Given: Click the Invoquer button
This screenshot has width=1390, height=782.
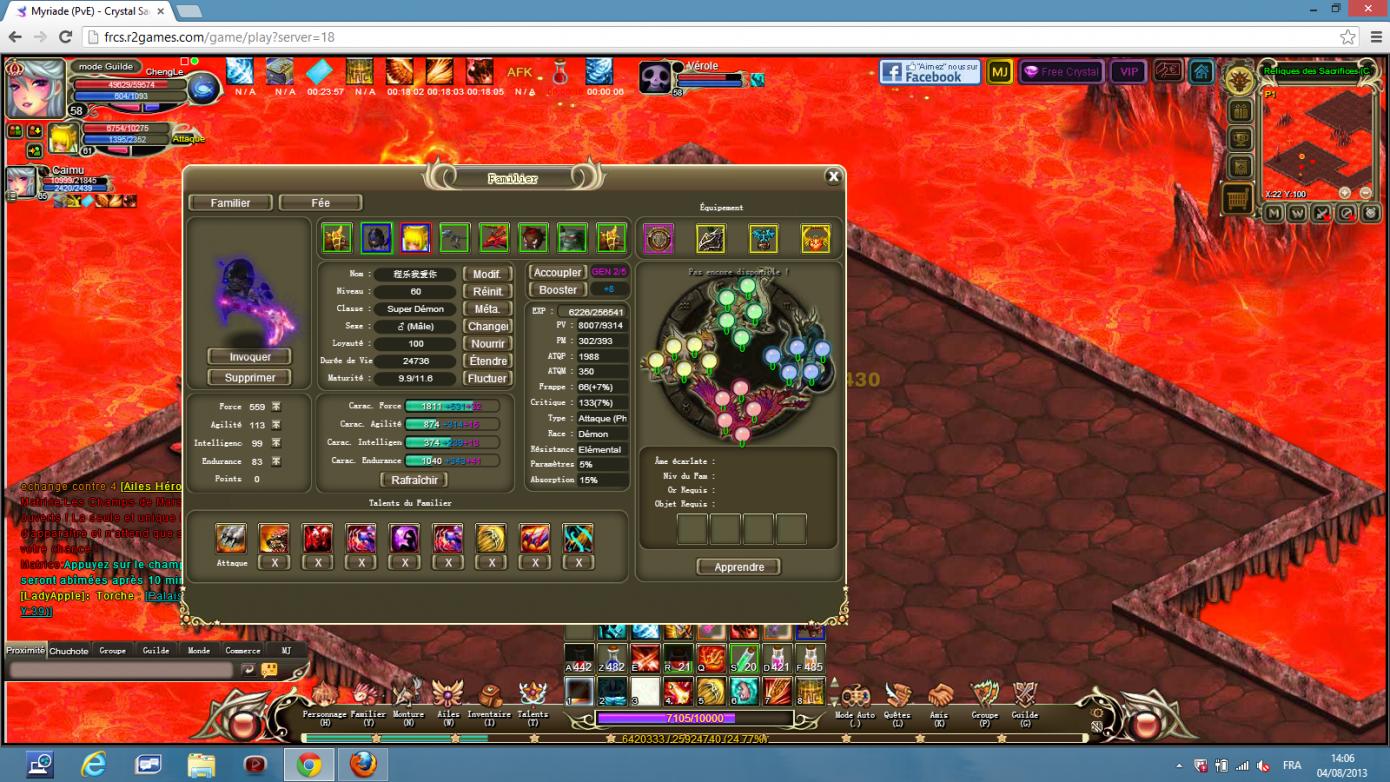Looking at the screenshot, I should [250, 357].
